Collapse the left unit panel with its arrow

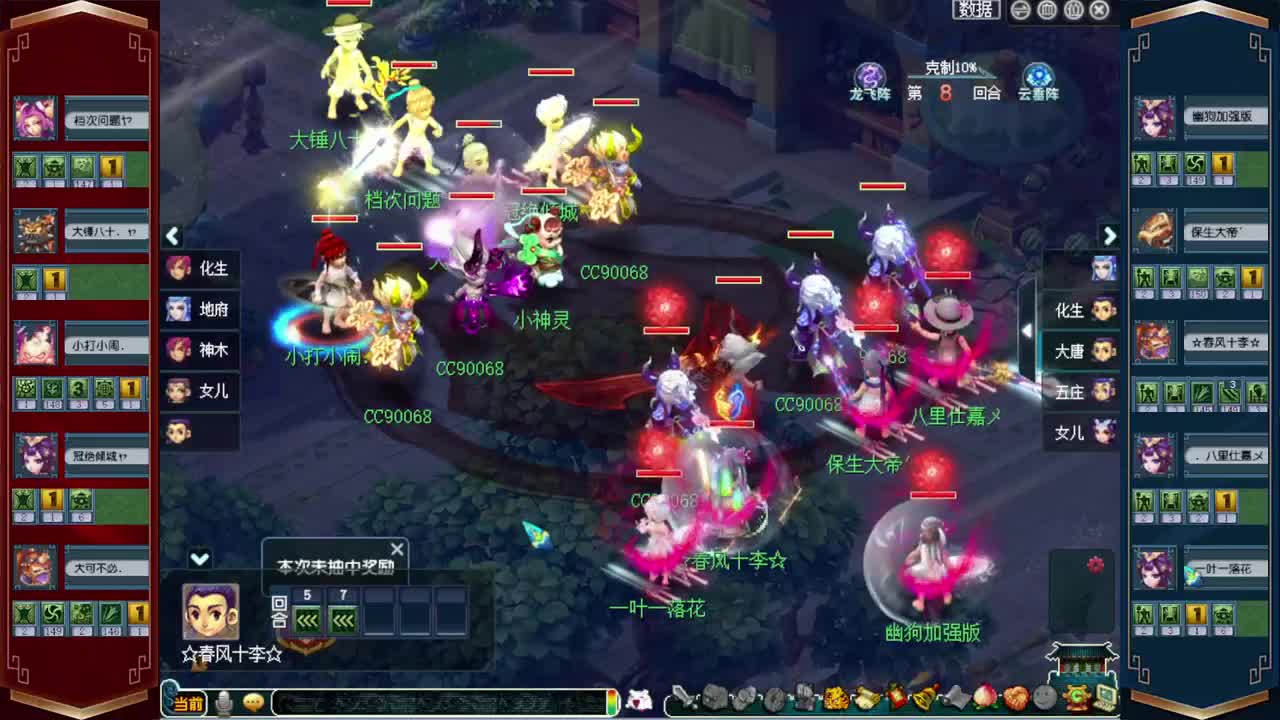(x=172, y=236)
